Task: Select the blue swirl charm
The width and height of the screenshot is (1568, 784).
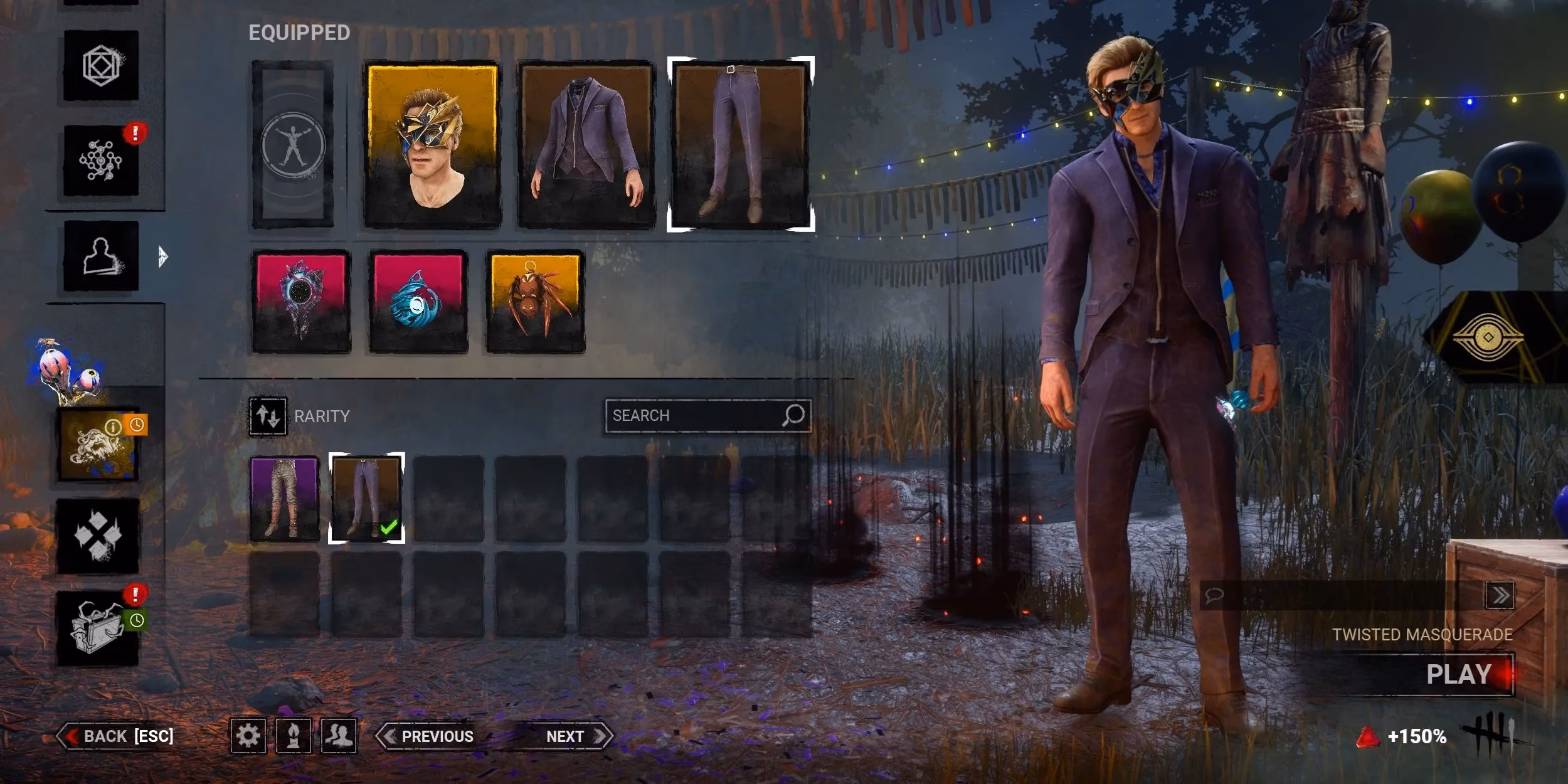Action: 418,302
